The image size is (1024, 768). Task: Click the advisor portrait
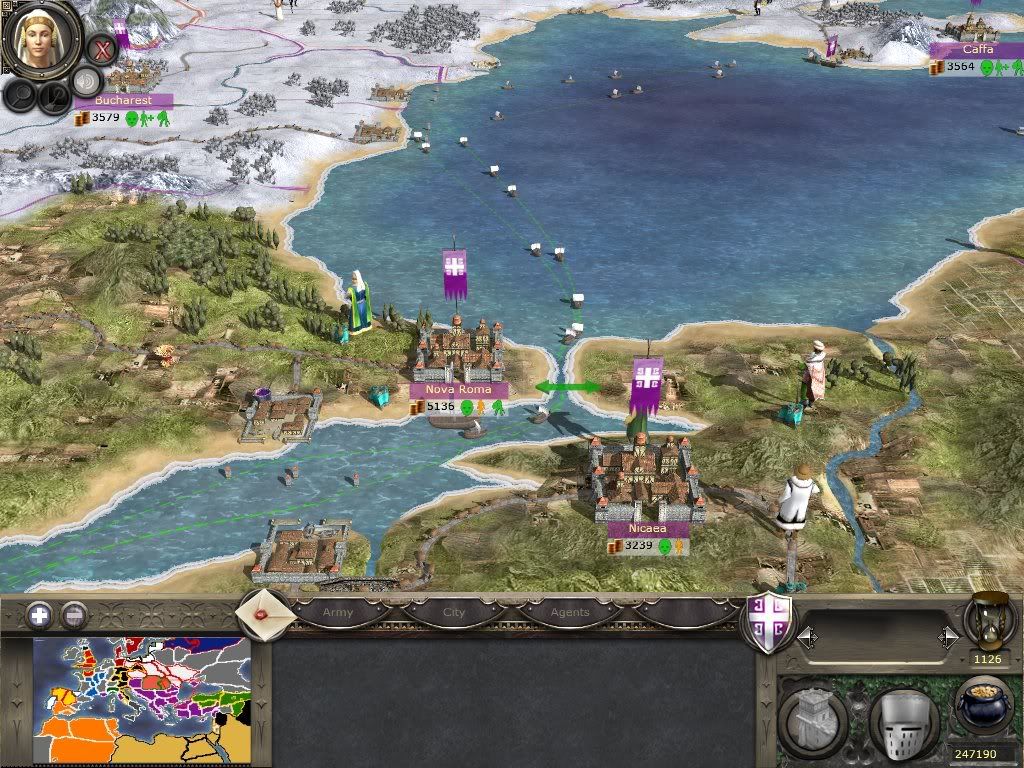[41, 40]
